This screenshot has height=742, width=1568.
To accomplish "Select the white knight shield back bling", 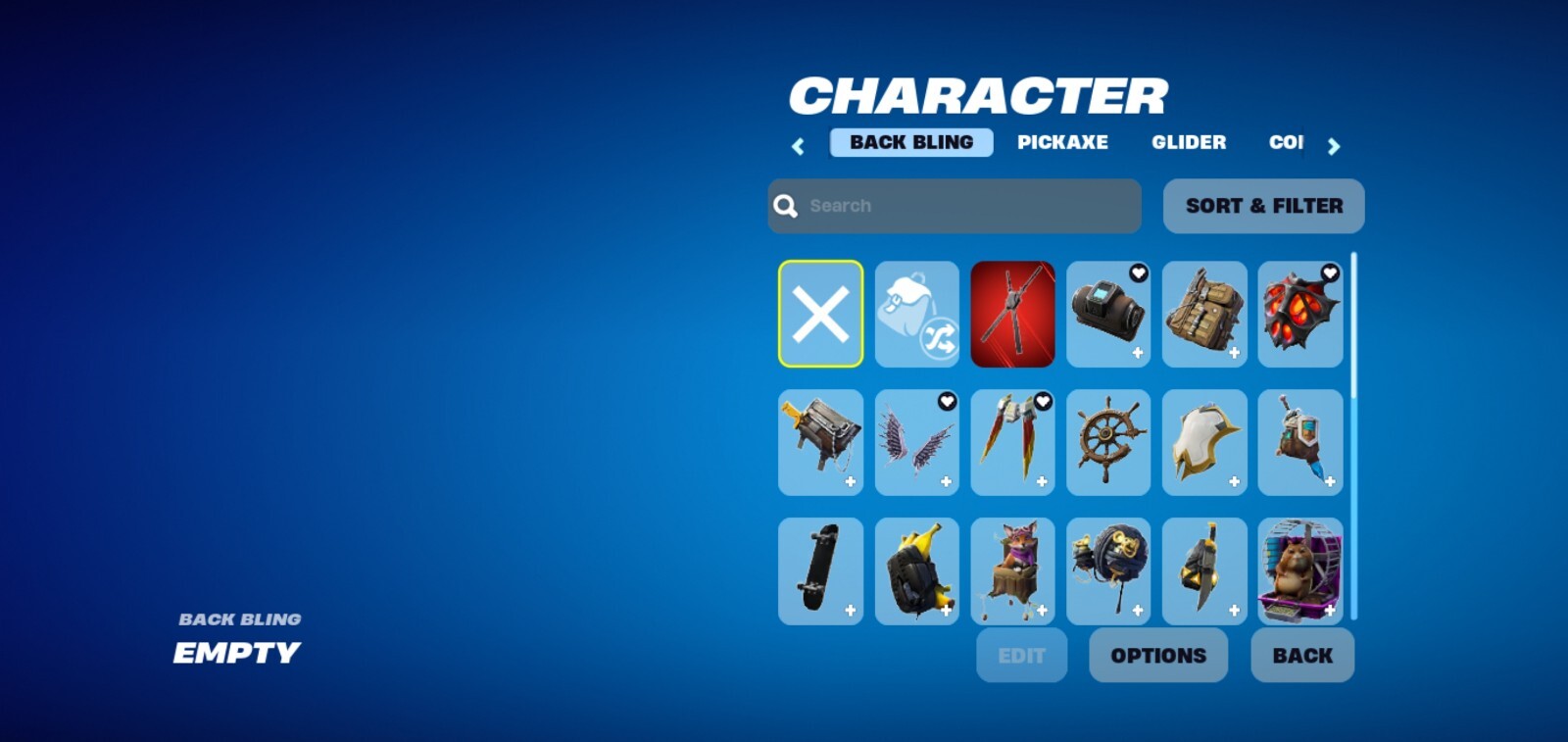I will tap(1204, 443).
